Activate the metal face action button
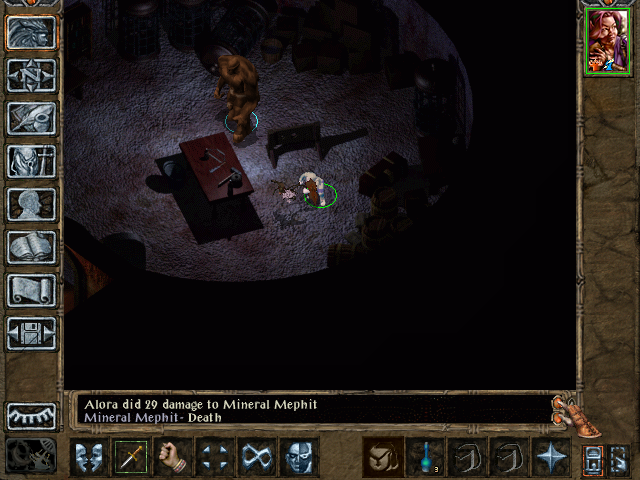The height and width of the screenshot is (480, 640). coord(300,457)
